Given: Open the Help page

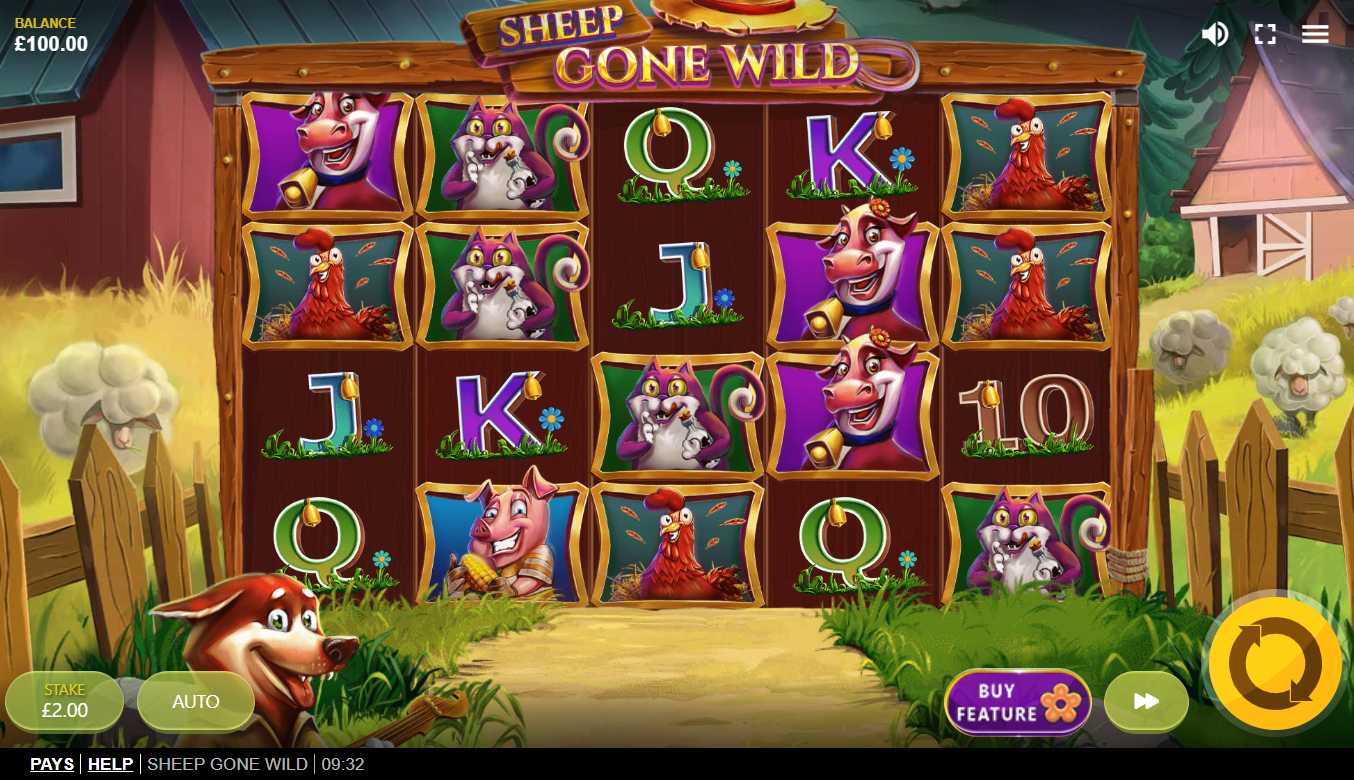Looking at the screenshot, I should [x=110, y=764].
